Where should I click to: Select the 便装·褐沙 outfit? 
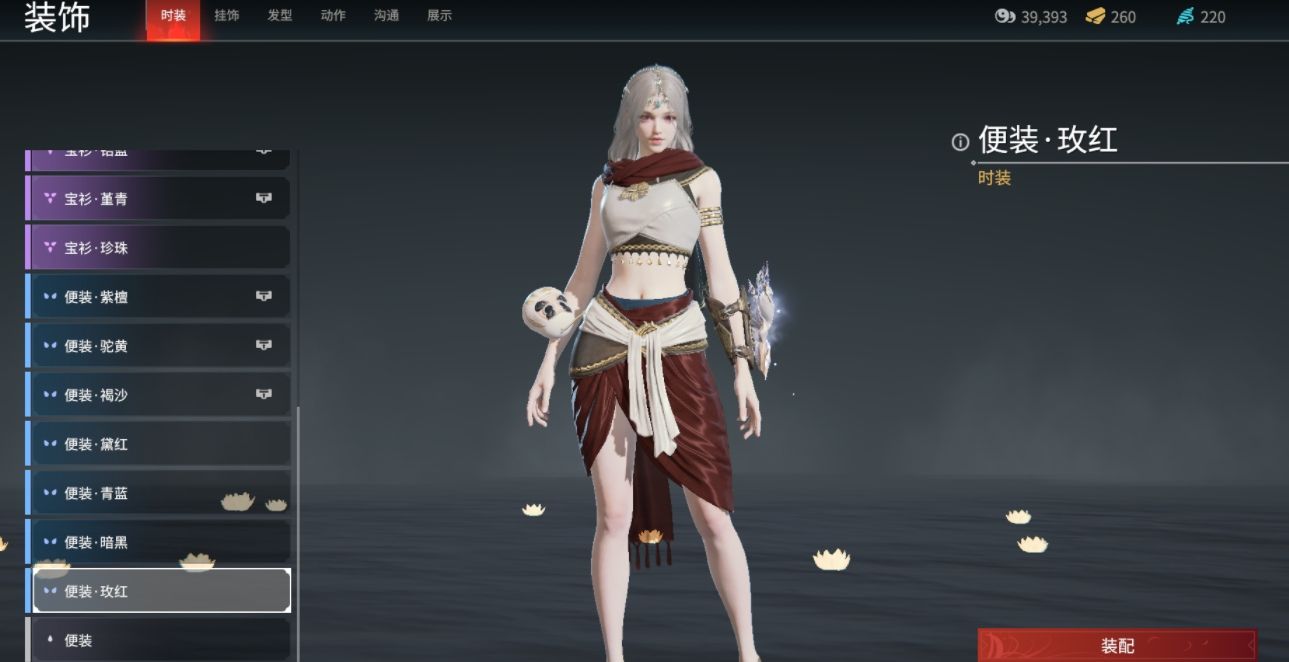pyautogui.click(x=160, y=395)
